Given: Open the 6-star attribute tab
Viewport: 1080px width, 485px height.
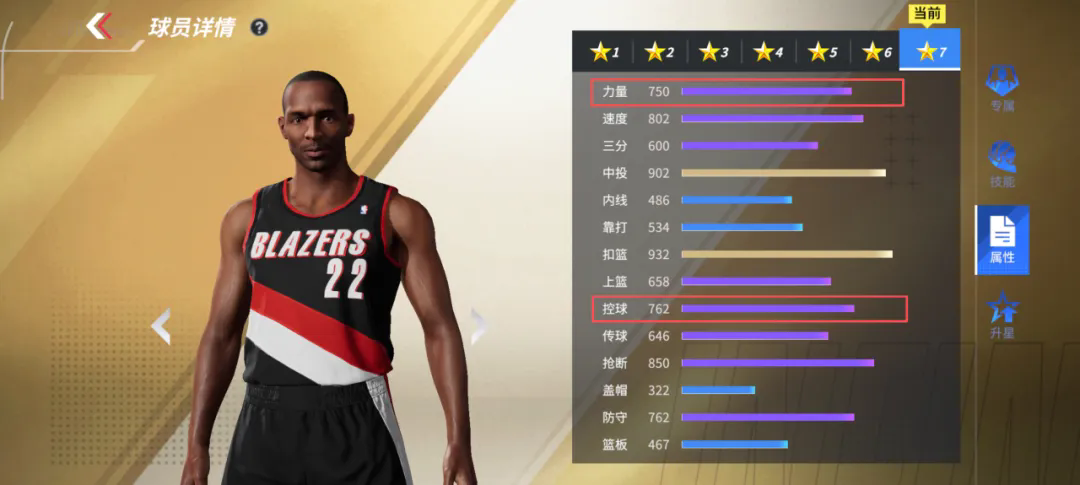Looking at the screenshot, I should point(877,51).
